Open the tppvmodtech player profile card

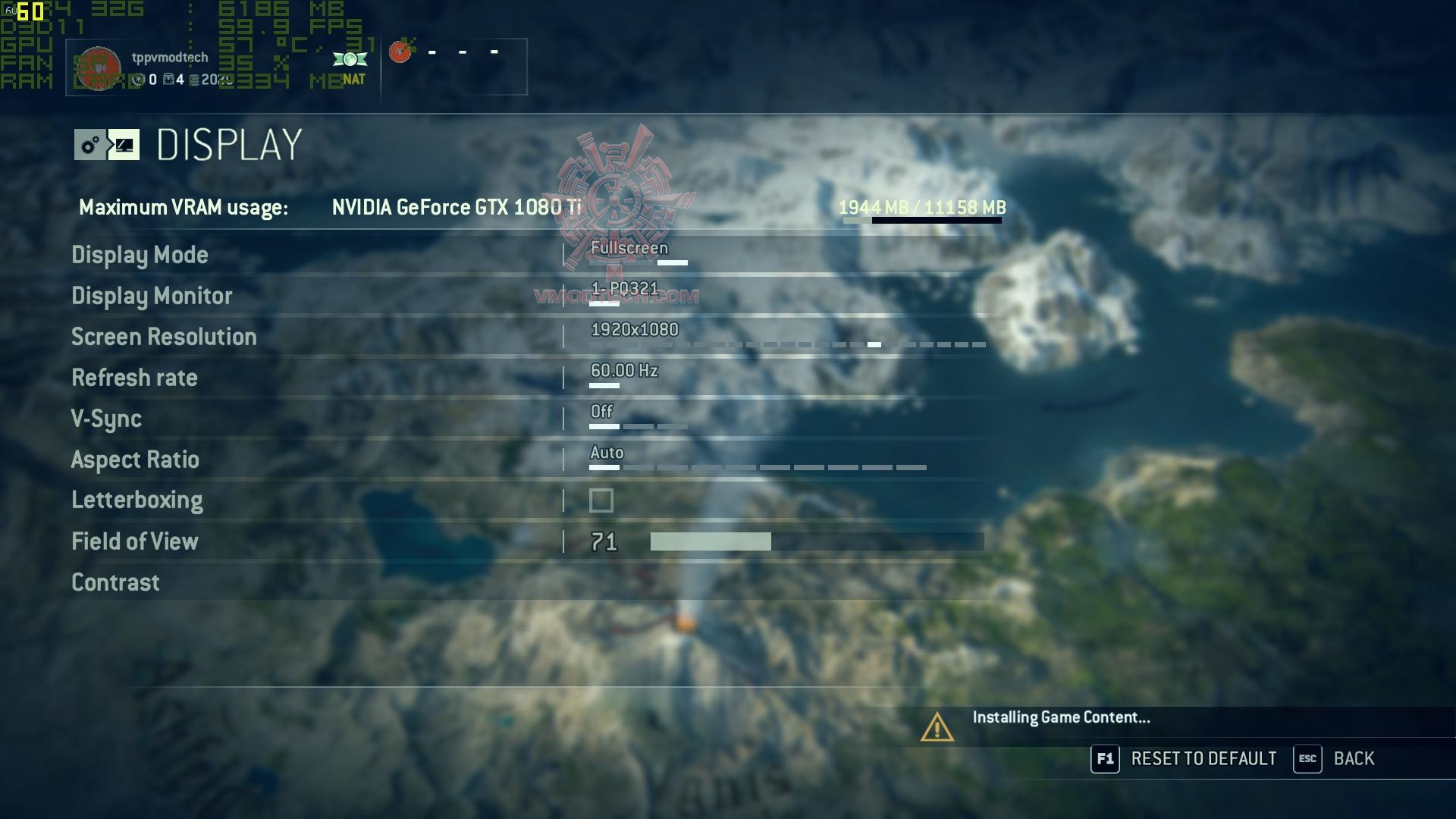170,67
